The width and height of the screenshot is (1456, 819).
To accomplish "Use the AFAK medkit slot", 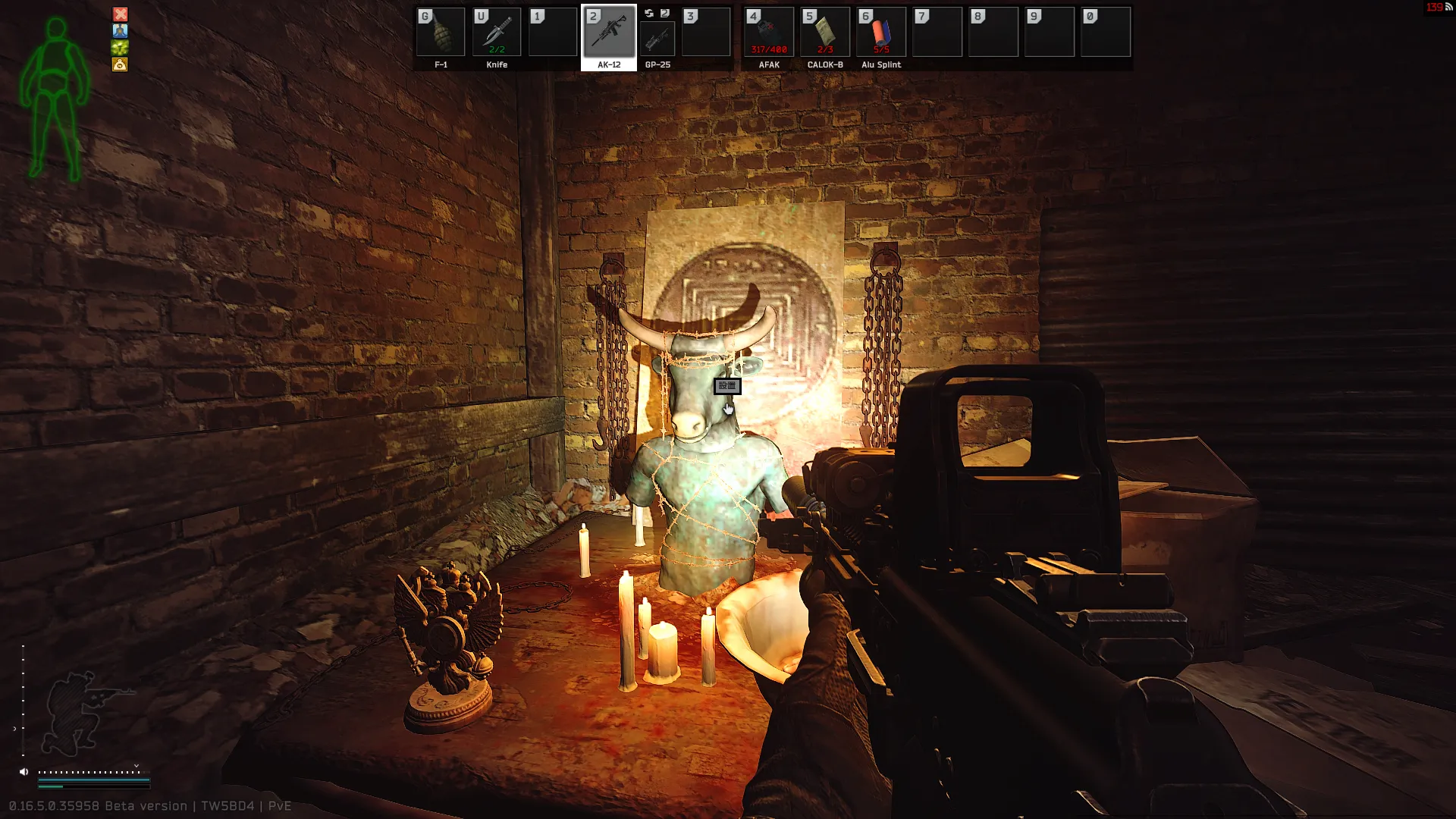I will pos(769,33).
